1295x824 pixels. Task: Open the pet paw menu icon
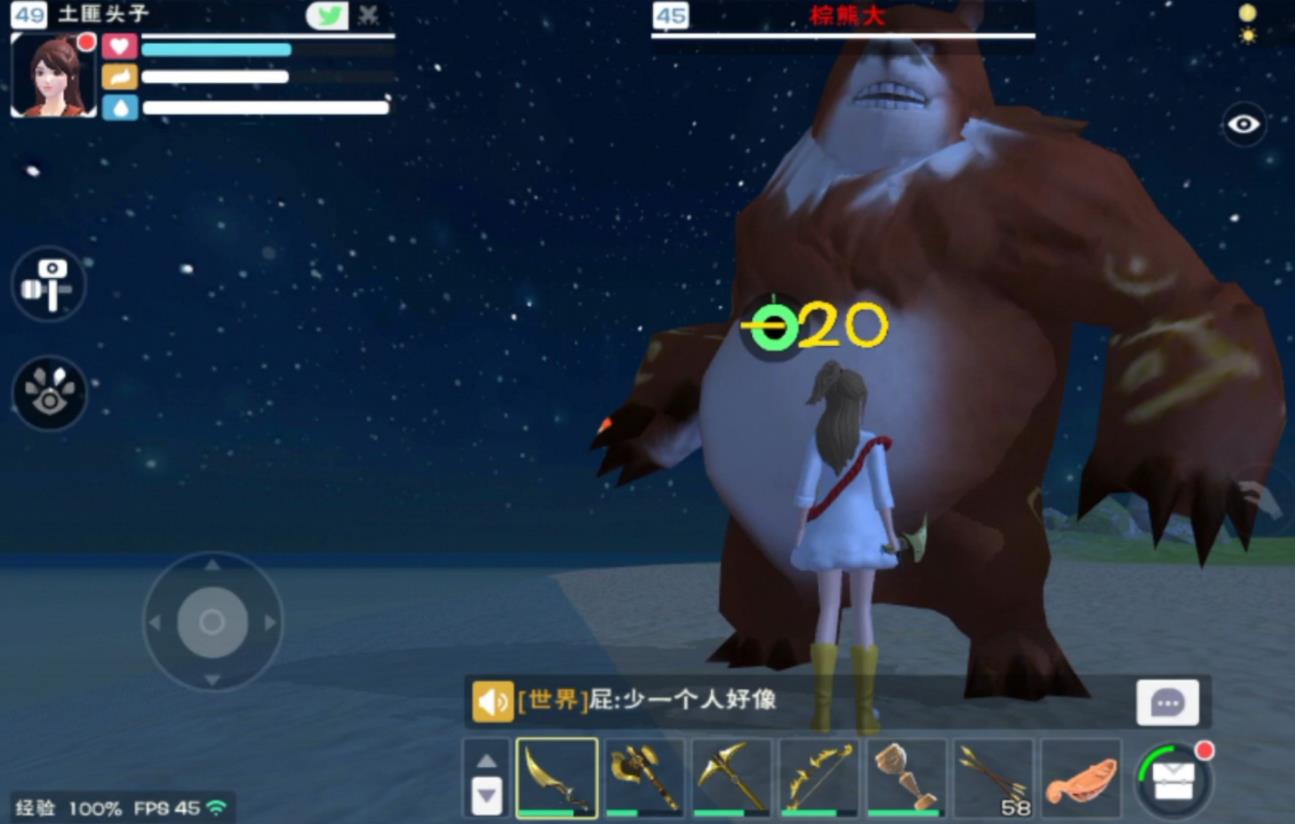(x=49, y=394)
